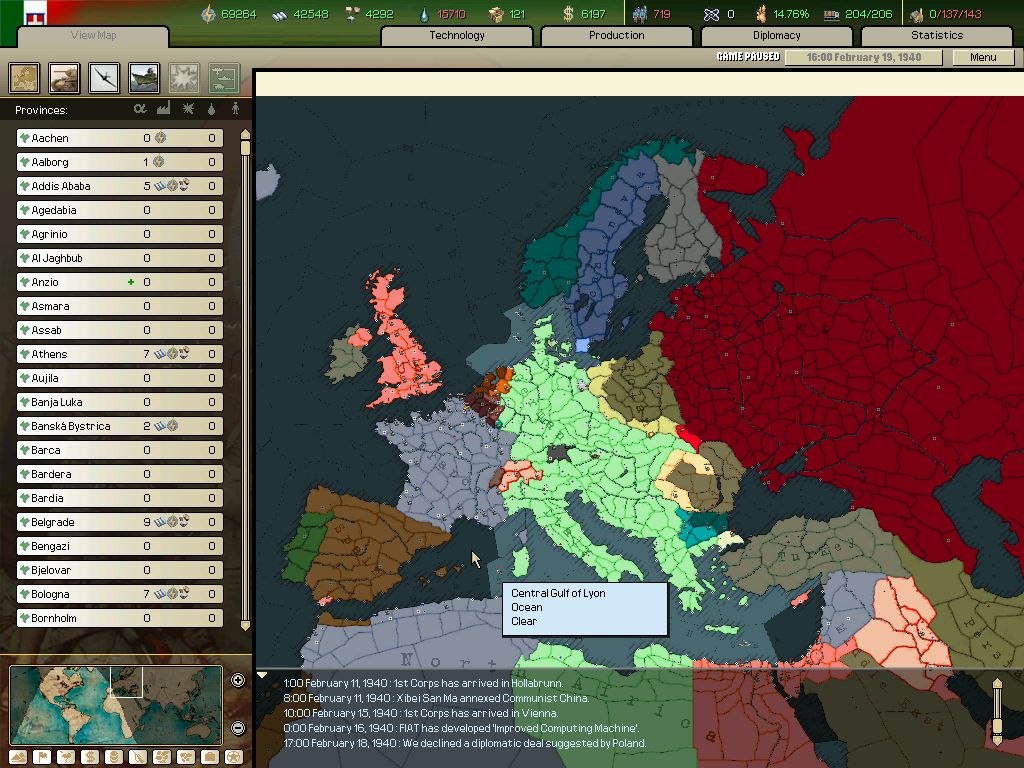The width and height of the screenshot is (1024, 768).
Task: Switch to terrain map mode mountain icon
Action: pos(19,757)
